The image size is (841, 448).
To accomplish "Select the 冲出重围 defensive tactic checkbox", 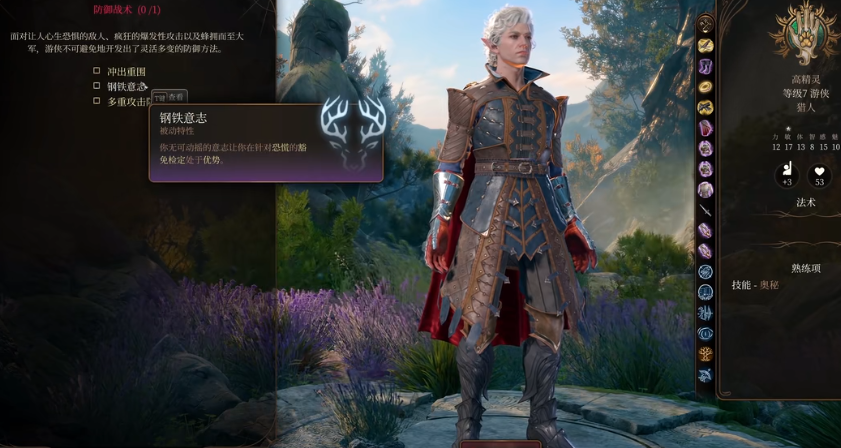I will click(x=97, y=71).
